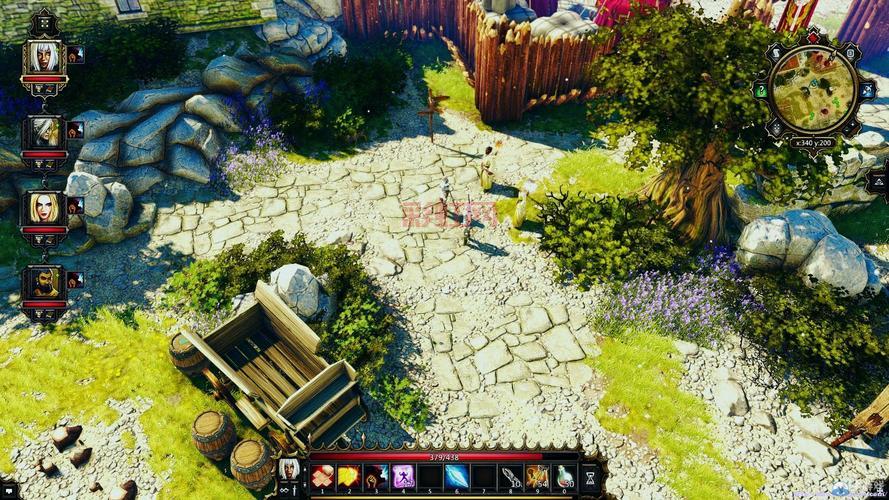Activate the yellow burst skill in slot 2
Image resolution: width=889 pixels, height=500 pixels.
tap(348, 477)
